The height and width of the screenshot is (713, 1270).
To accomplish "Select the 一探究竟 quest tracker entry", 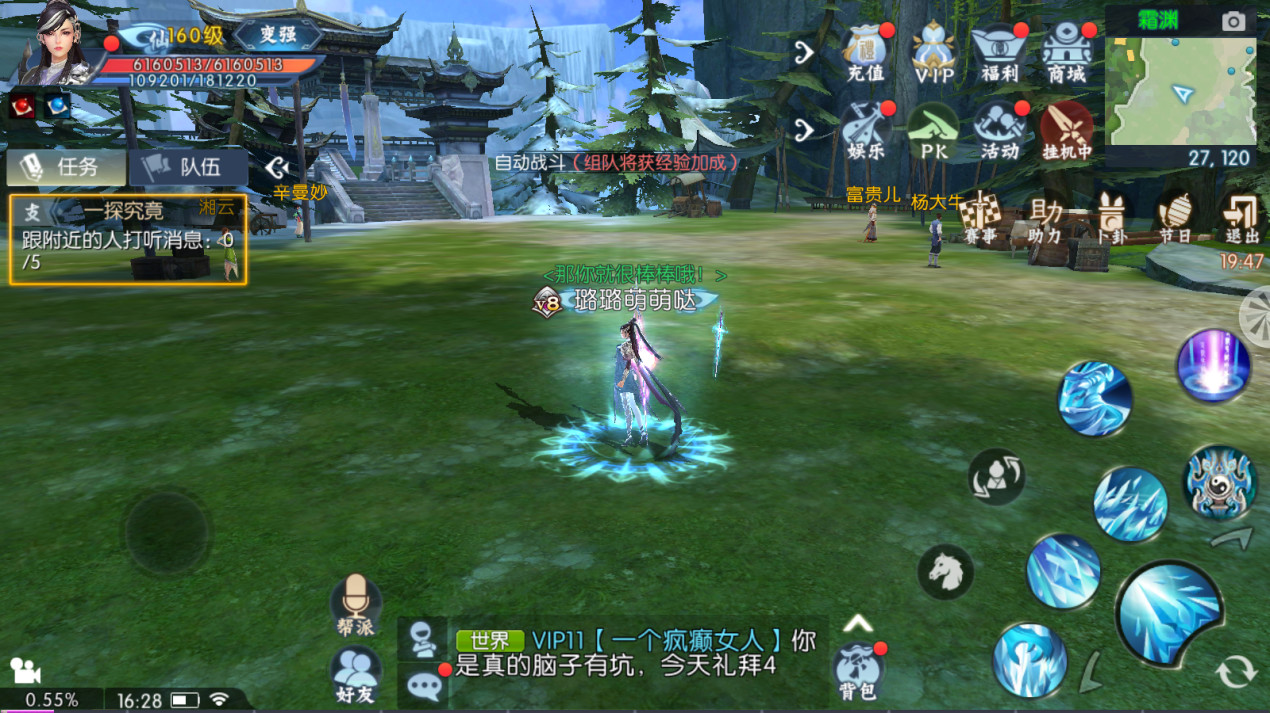I will [x=128, y=239].
